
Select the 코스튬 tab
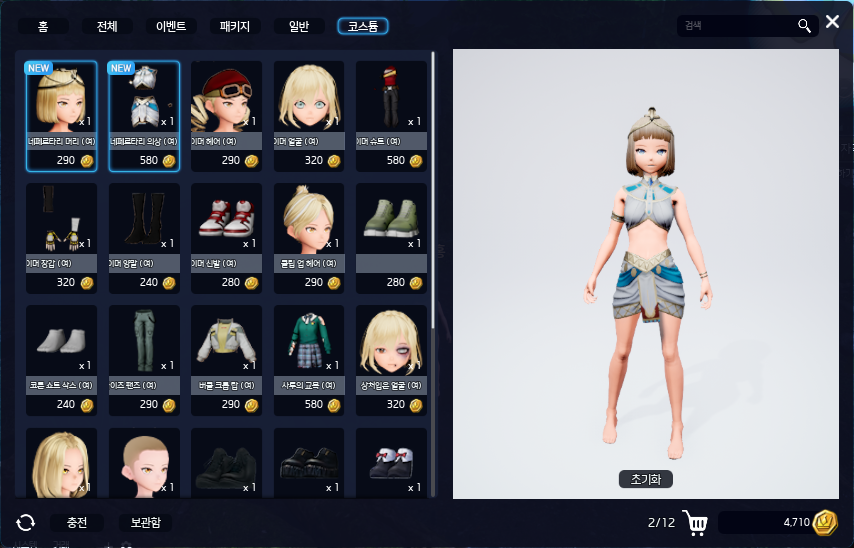click(x=363, y=27)
